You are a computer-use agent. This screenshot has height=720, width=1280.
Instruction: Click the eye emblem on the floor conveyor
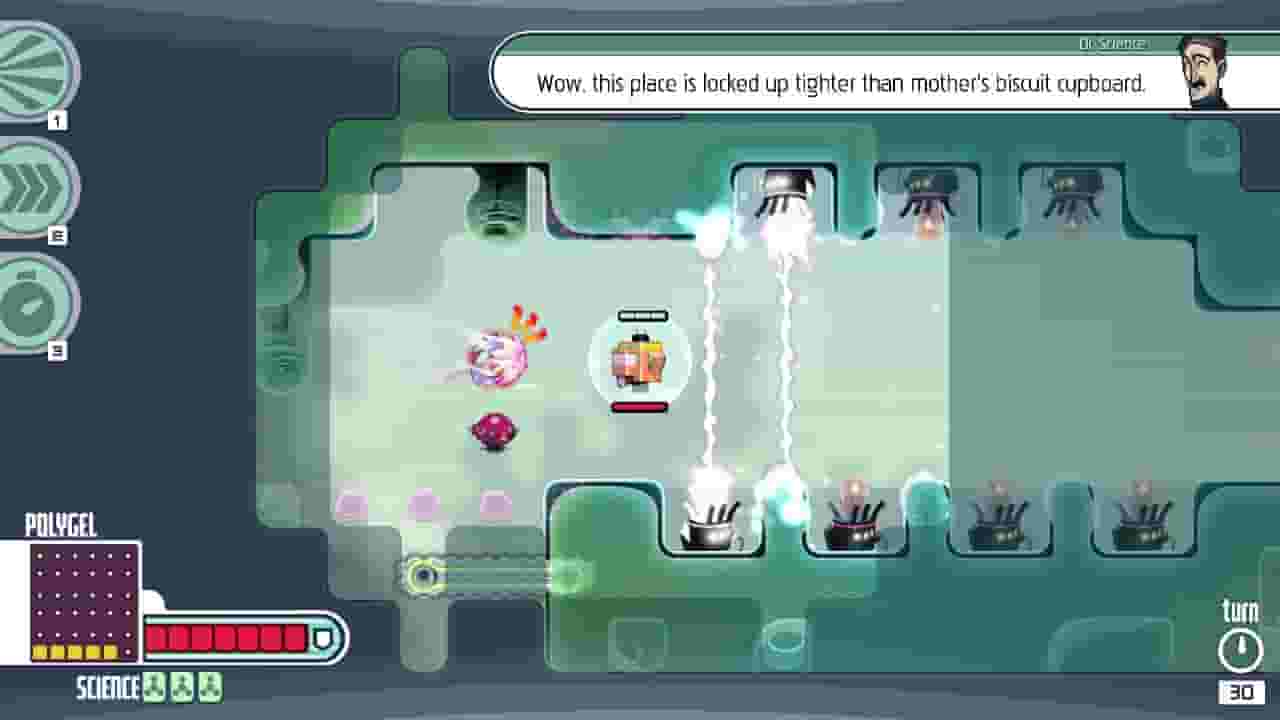(x=424, y=574)
